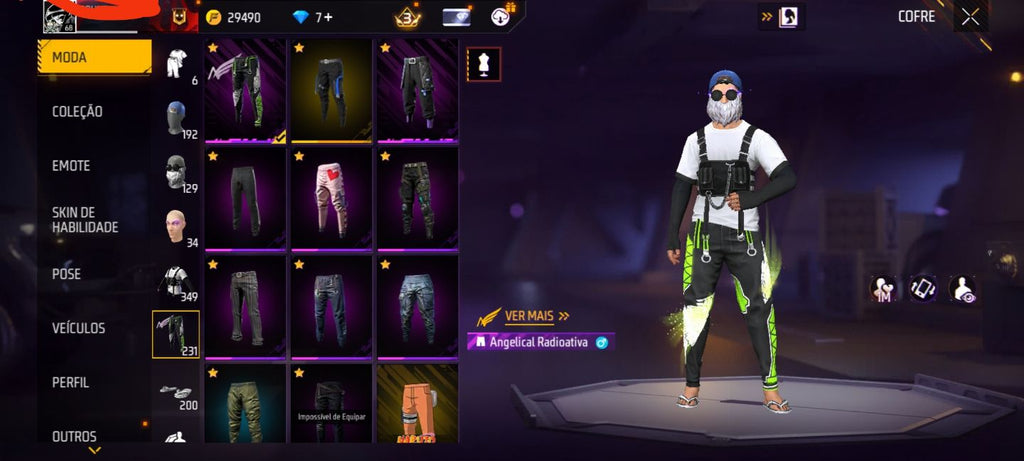Open the Pose section
The height and width of the screenshot is (461, 1024).
(x=67, y=274)
